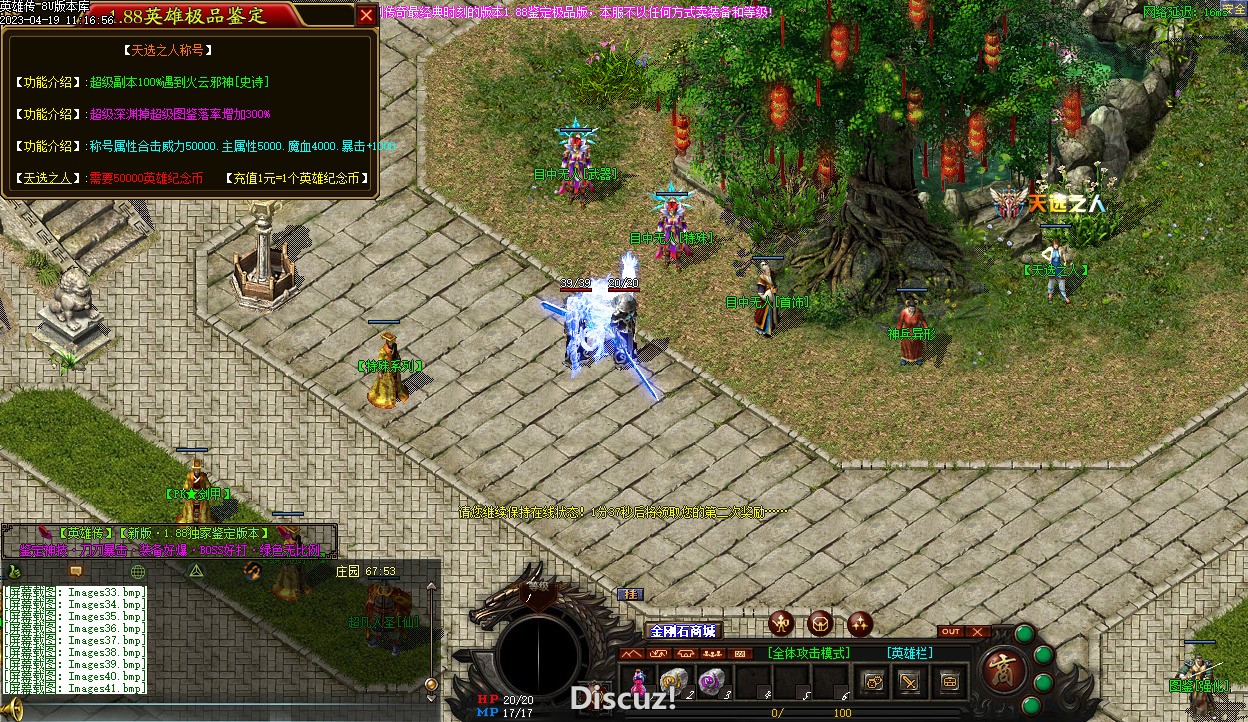Open the 英雄栏 hero panel
Image resolution: width=1248 pixels, height=722 pixels.
[908, 653]
